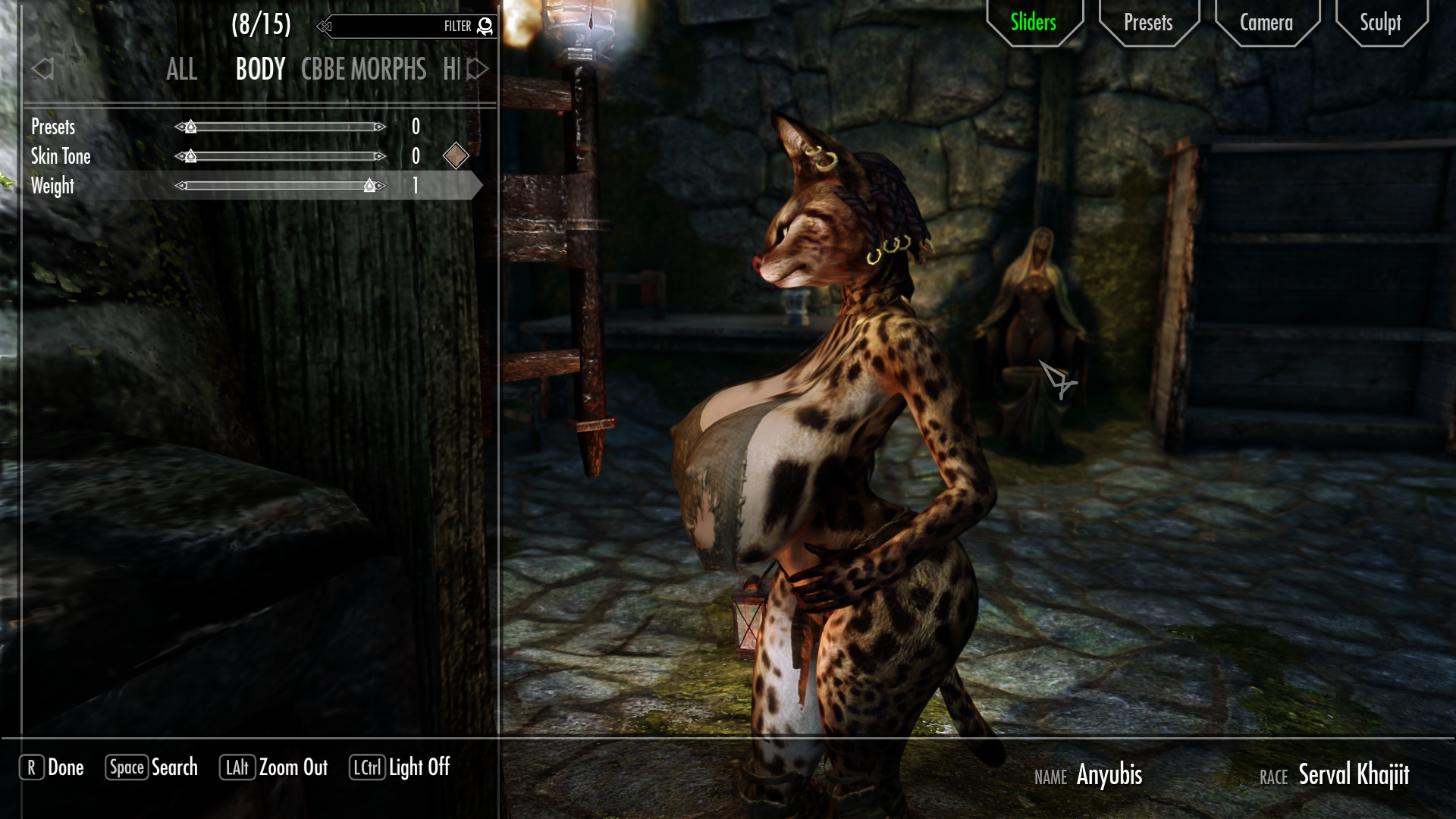Image resolution: width=1456 pixels, height=819 pixels.
Task: Show the ALL slider category
Action: 181,70
